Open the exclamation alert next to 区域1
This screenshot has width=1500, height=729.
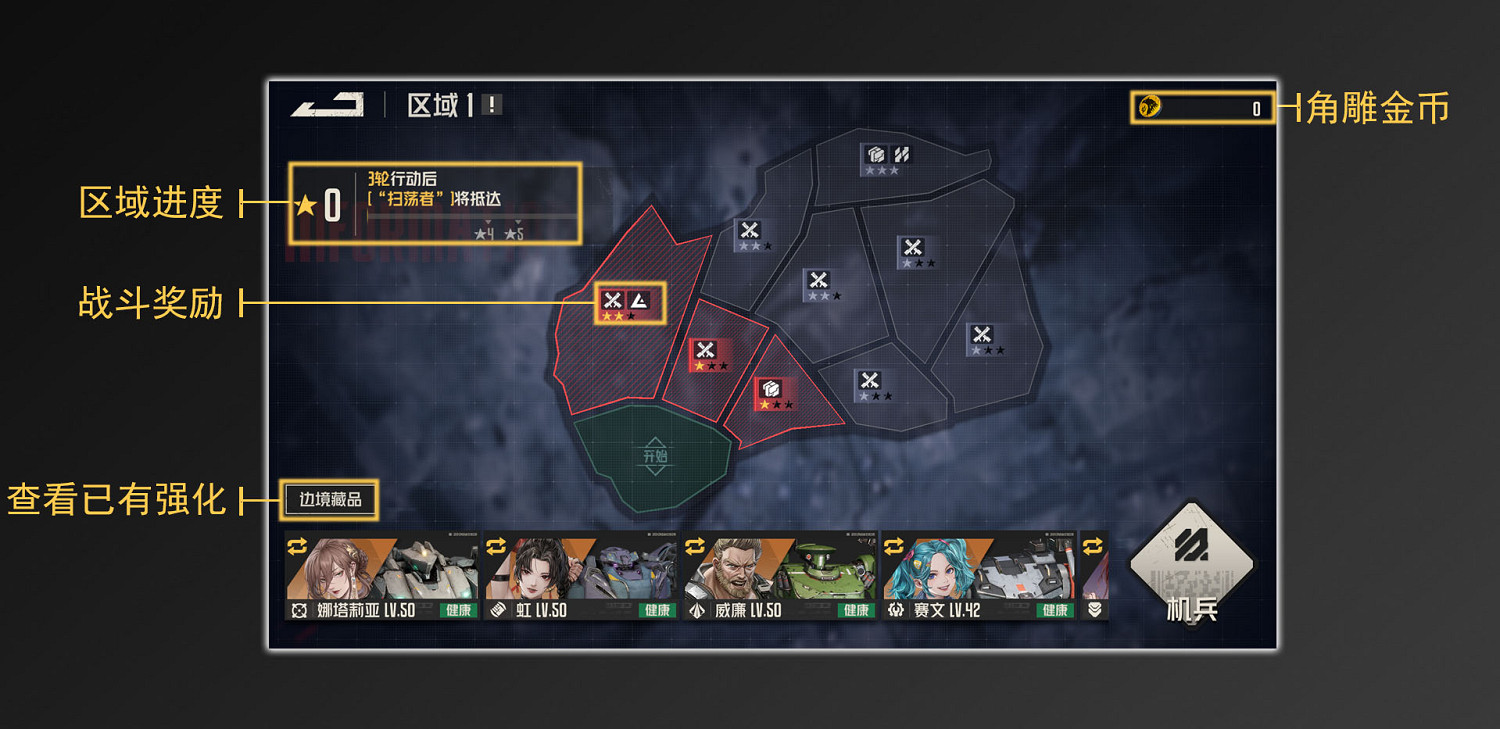coord(490,104)
